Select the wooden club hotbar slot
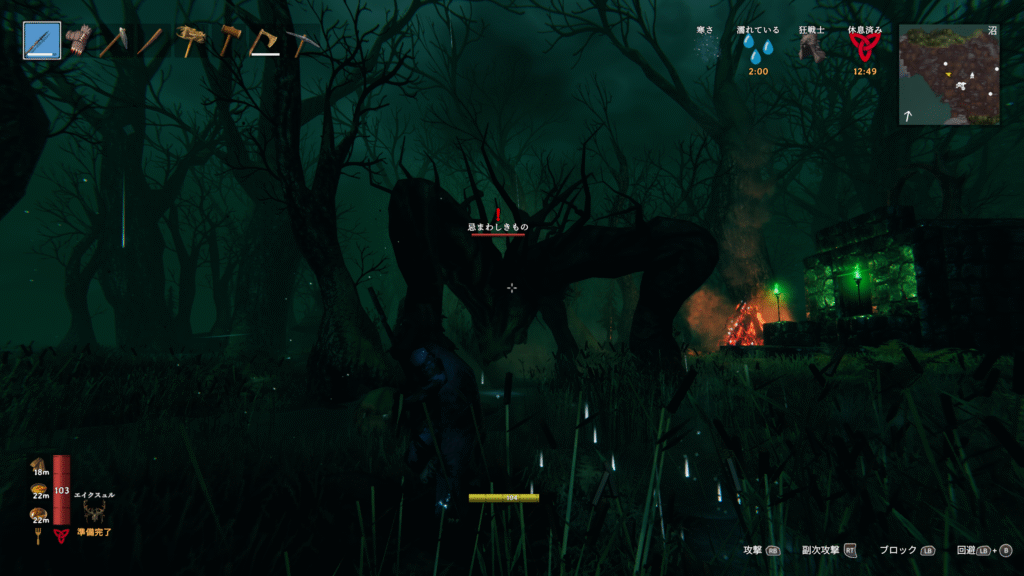This screenshot has height=576, width=1024. 151,41
